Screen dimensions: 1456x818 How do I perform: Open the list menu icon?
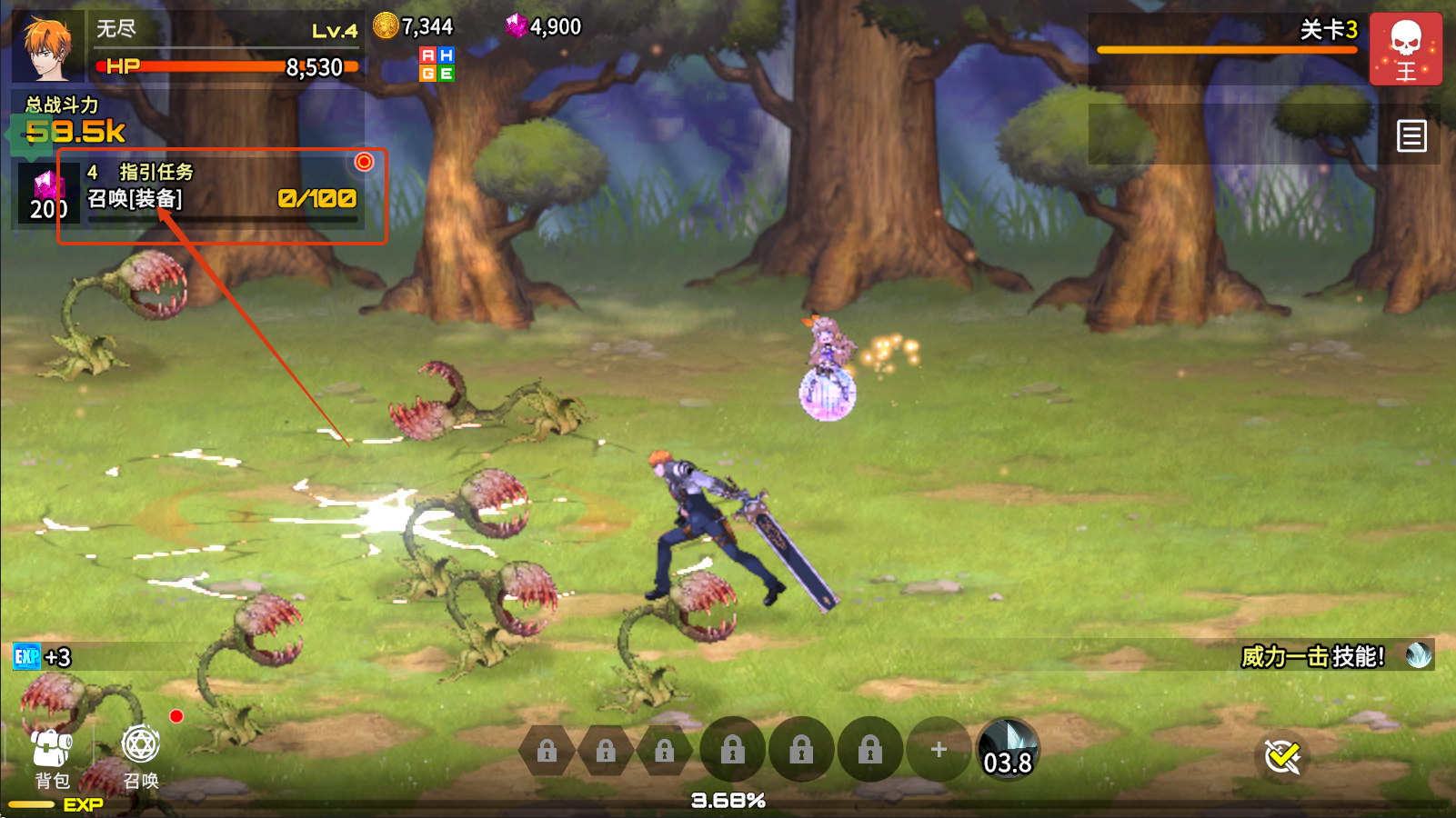click(x=1411, y=136)
